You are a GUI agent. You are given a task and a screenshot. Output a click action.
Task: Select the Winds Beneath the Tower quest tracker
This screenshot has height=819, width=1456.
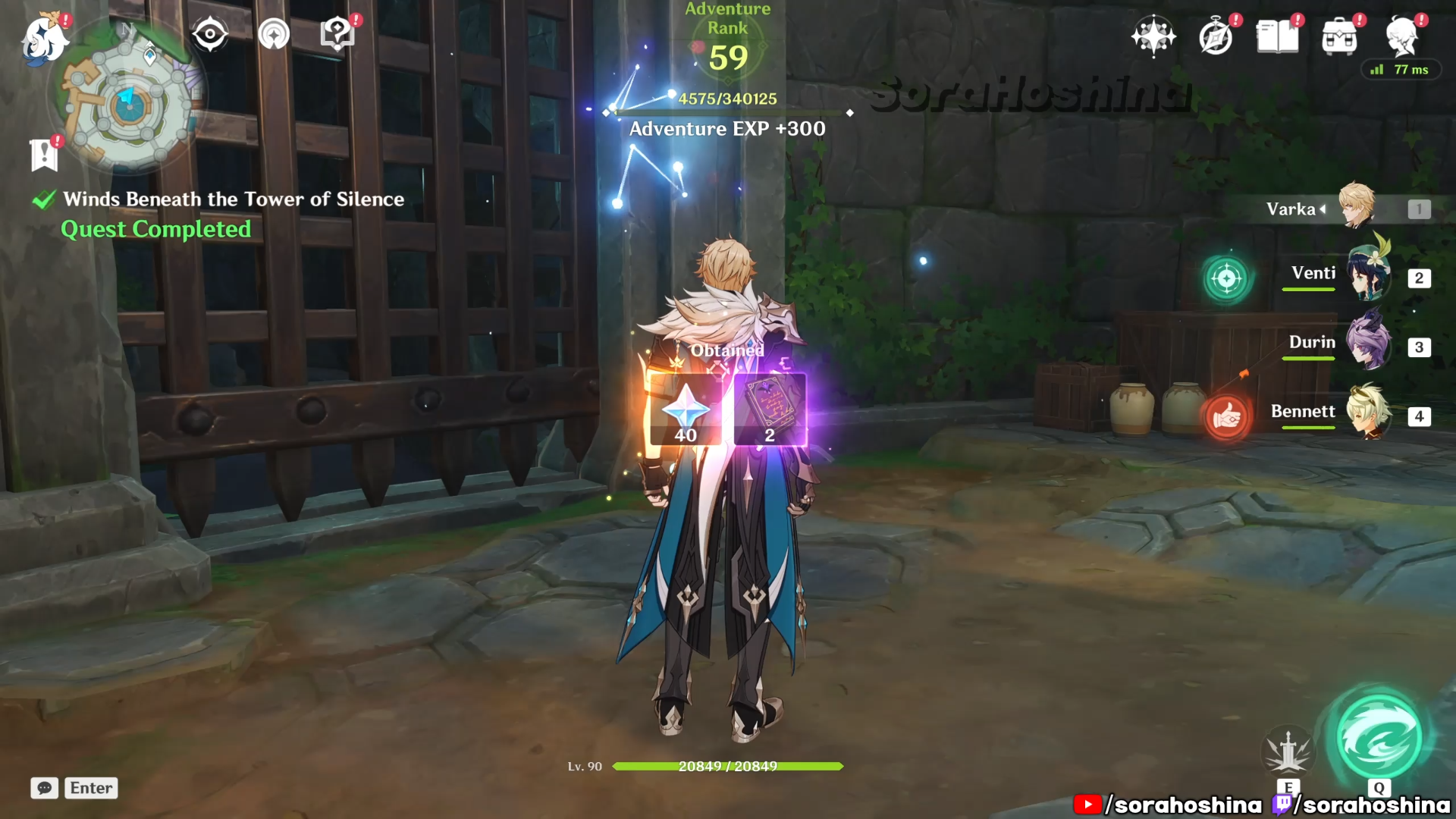point(233,199)
